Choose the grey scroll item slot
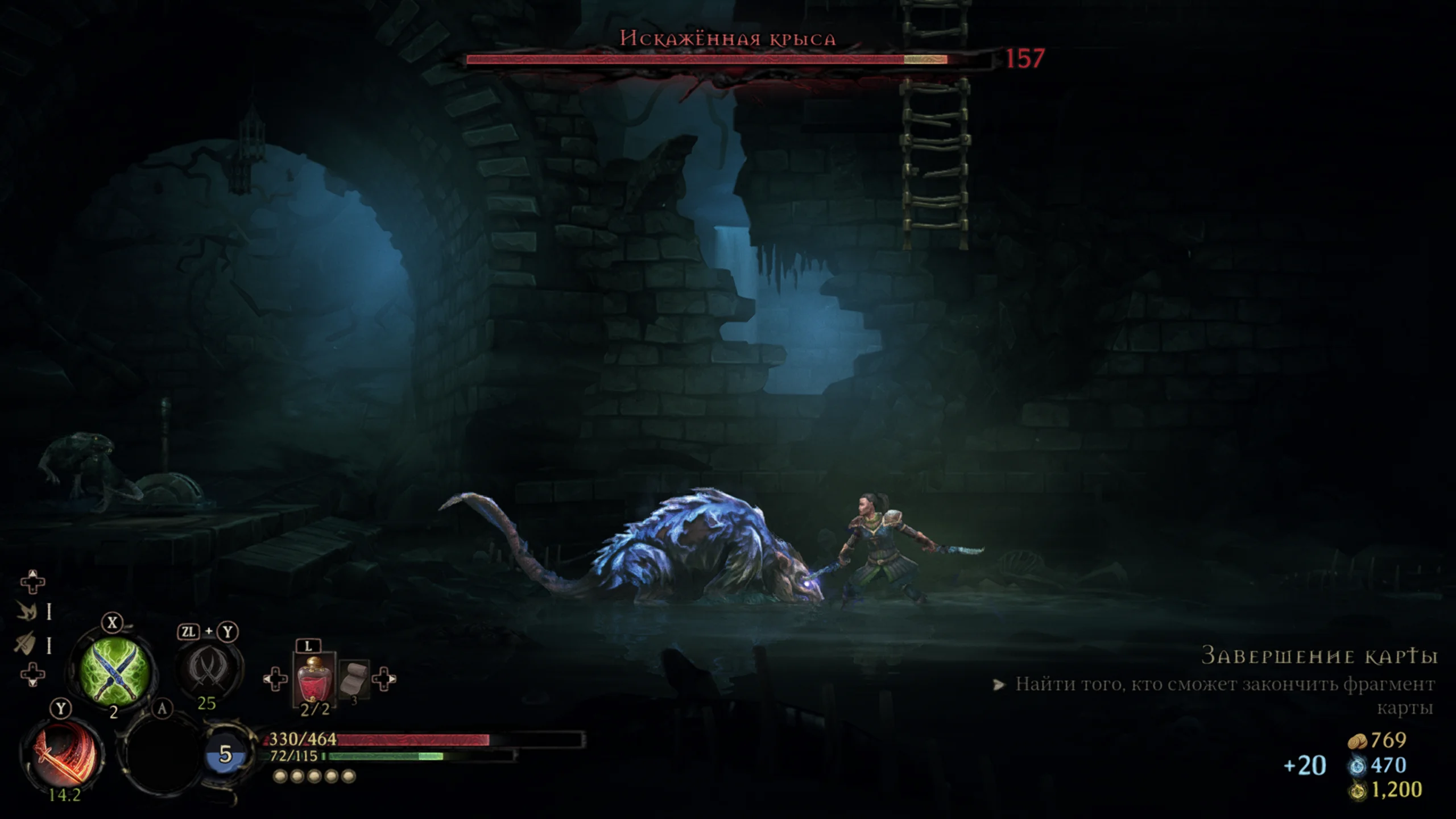 point(354,677)
